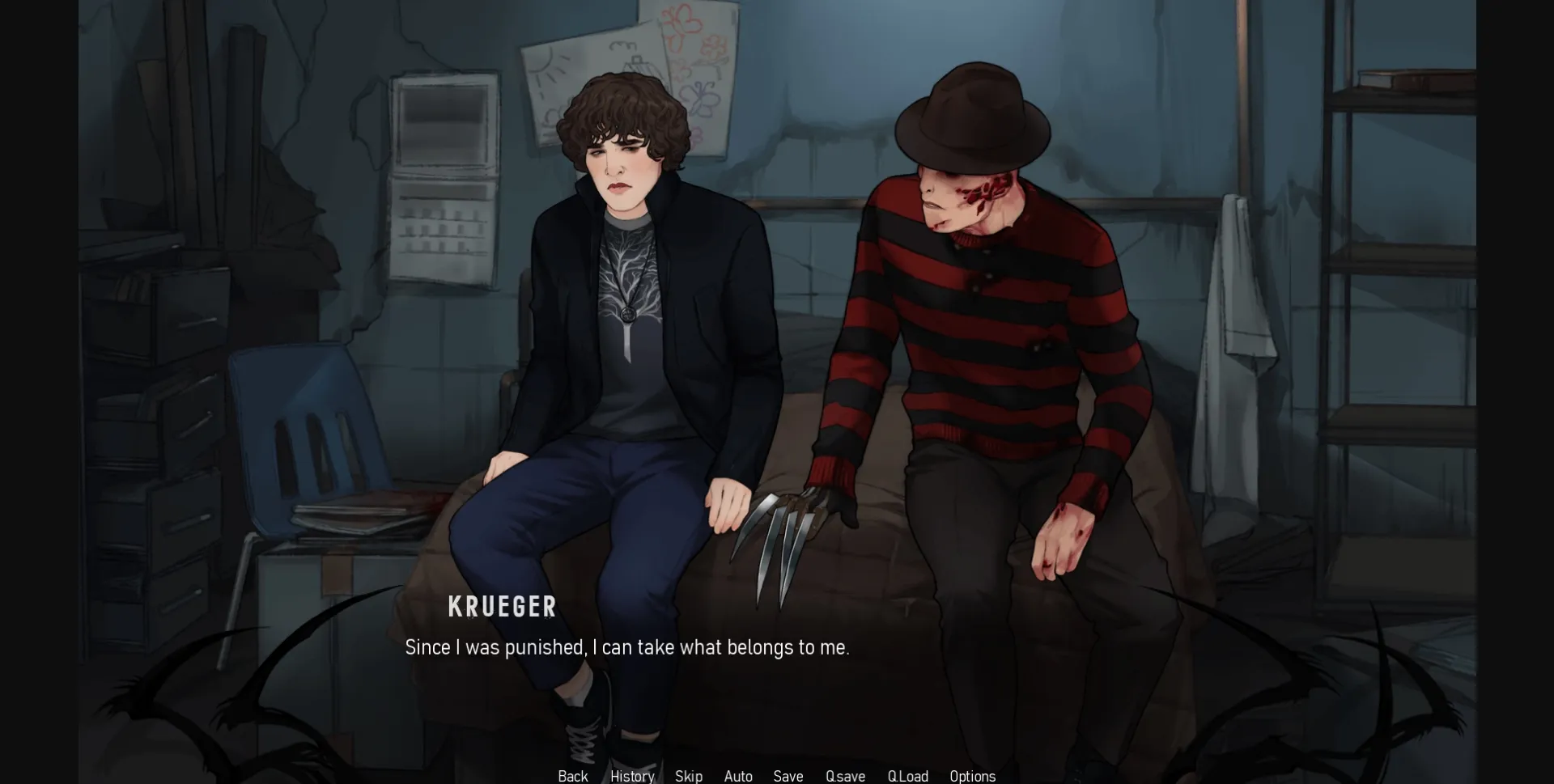Viewport: 1554px width, 784px height.
Task: Select Save from the bottom menu bar
Action: click(788, 776)
